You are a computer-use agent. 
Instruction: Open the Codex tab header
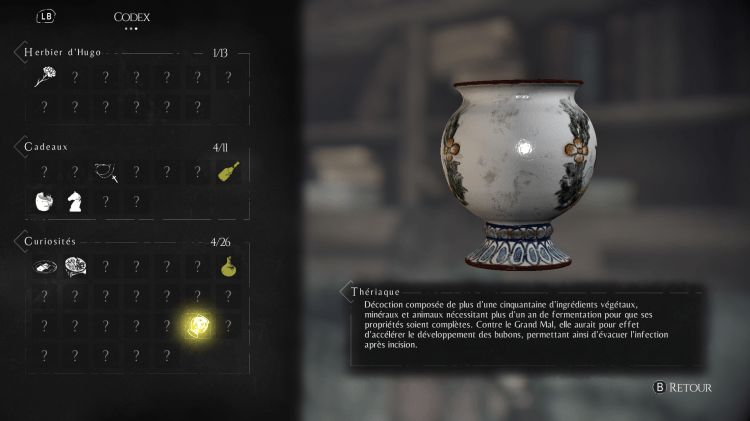coord(132,17)
